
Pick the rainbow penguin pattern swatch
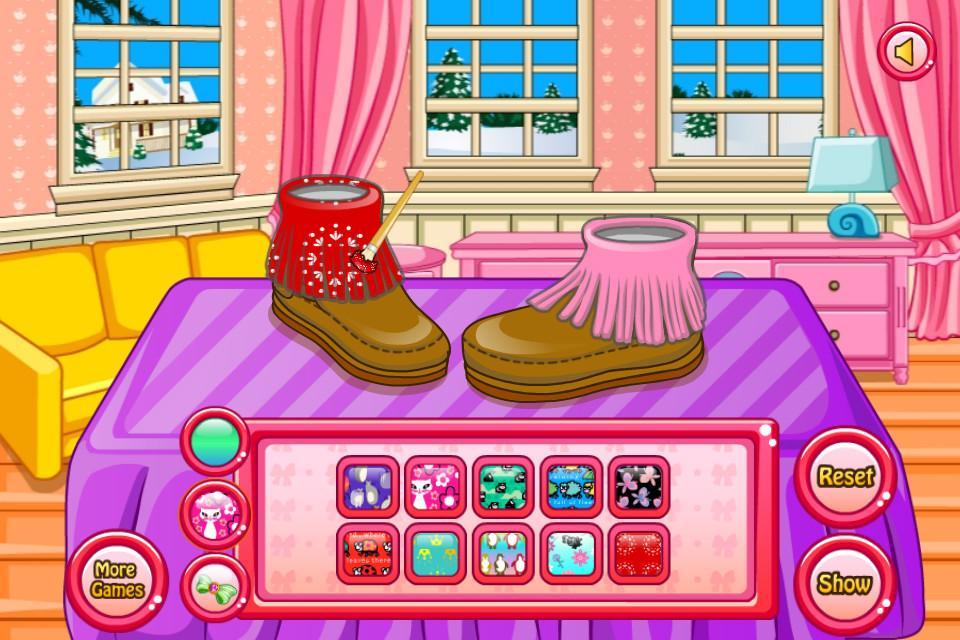503,553
